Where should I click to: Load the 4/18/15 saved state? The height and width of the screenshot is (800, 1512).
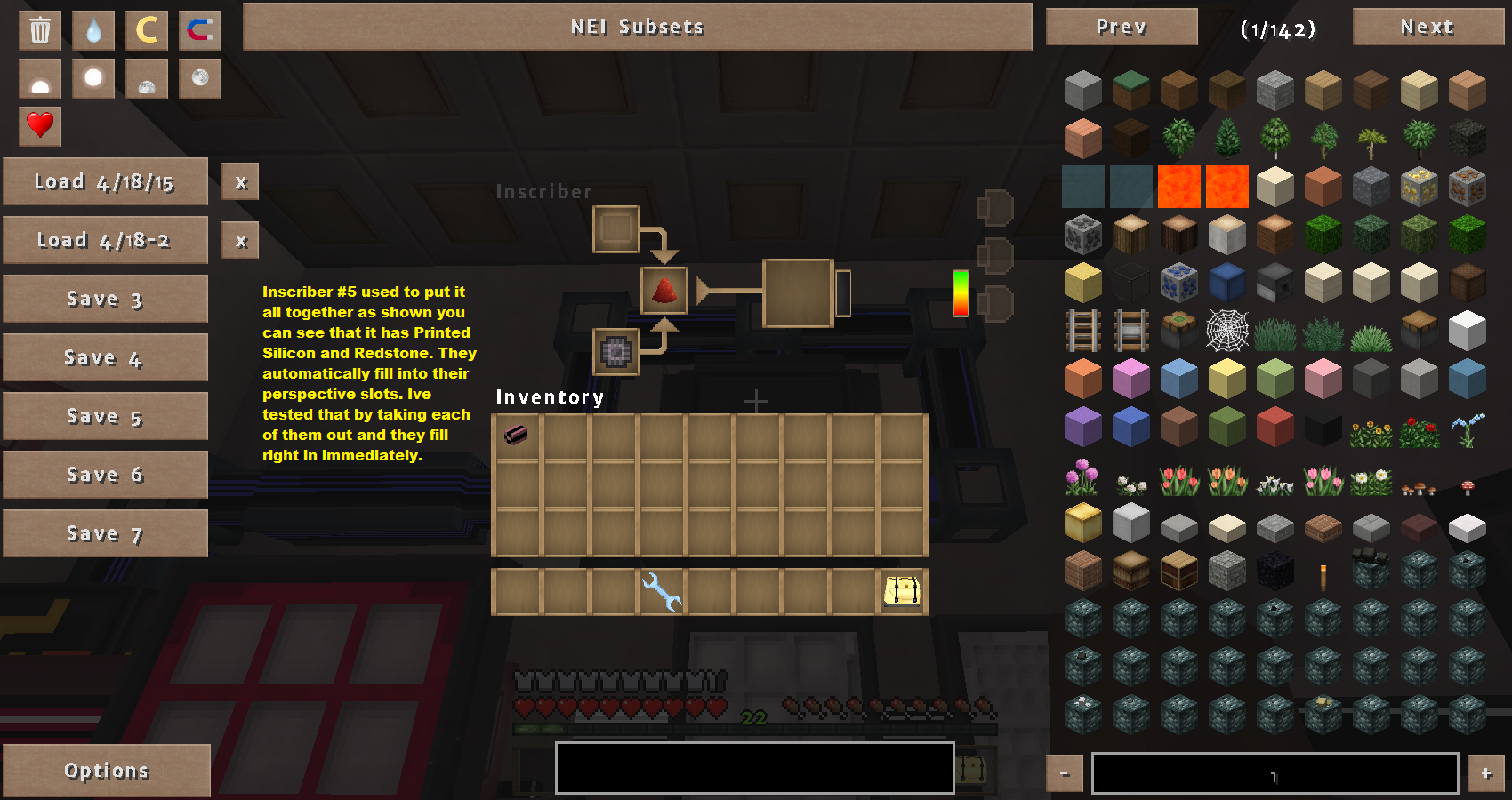coord(105,182)
